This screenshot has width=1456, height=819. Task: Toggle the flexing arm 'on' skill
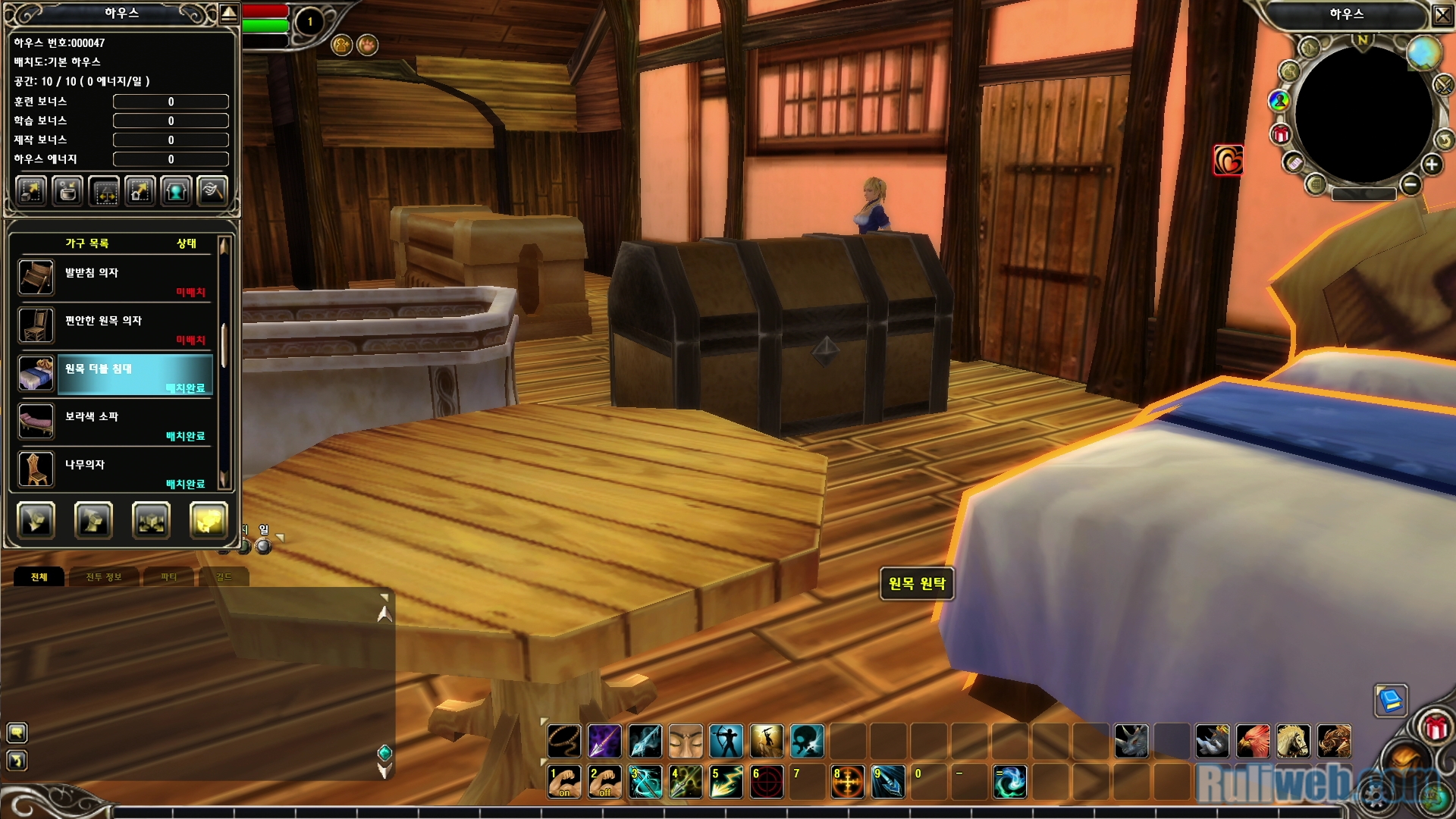(564, 782)
